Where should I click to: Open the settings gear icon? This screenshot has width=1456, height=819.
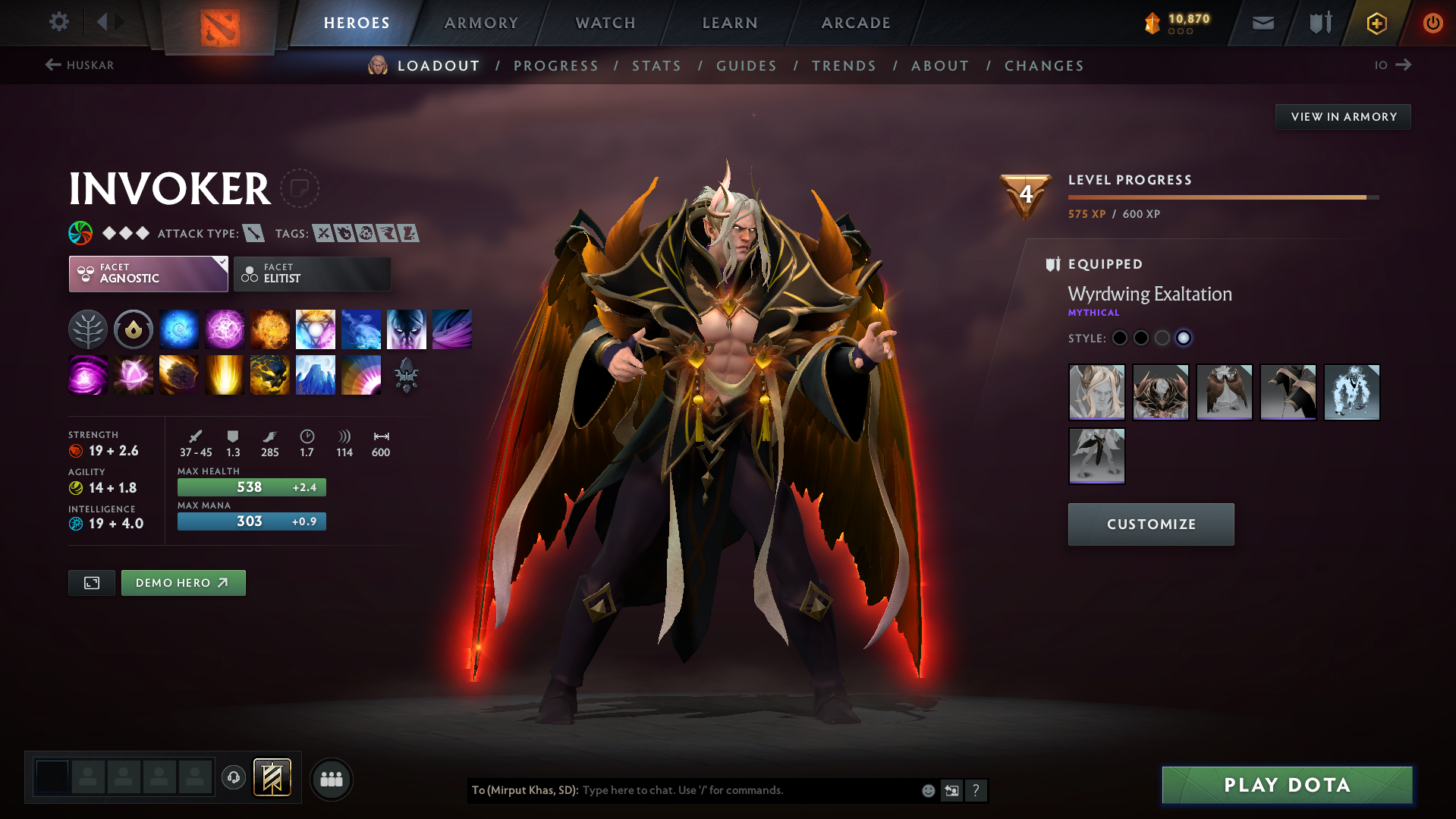58,22
